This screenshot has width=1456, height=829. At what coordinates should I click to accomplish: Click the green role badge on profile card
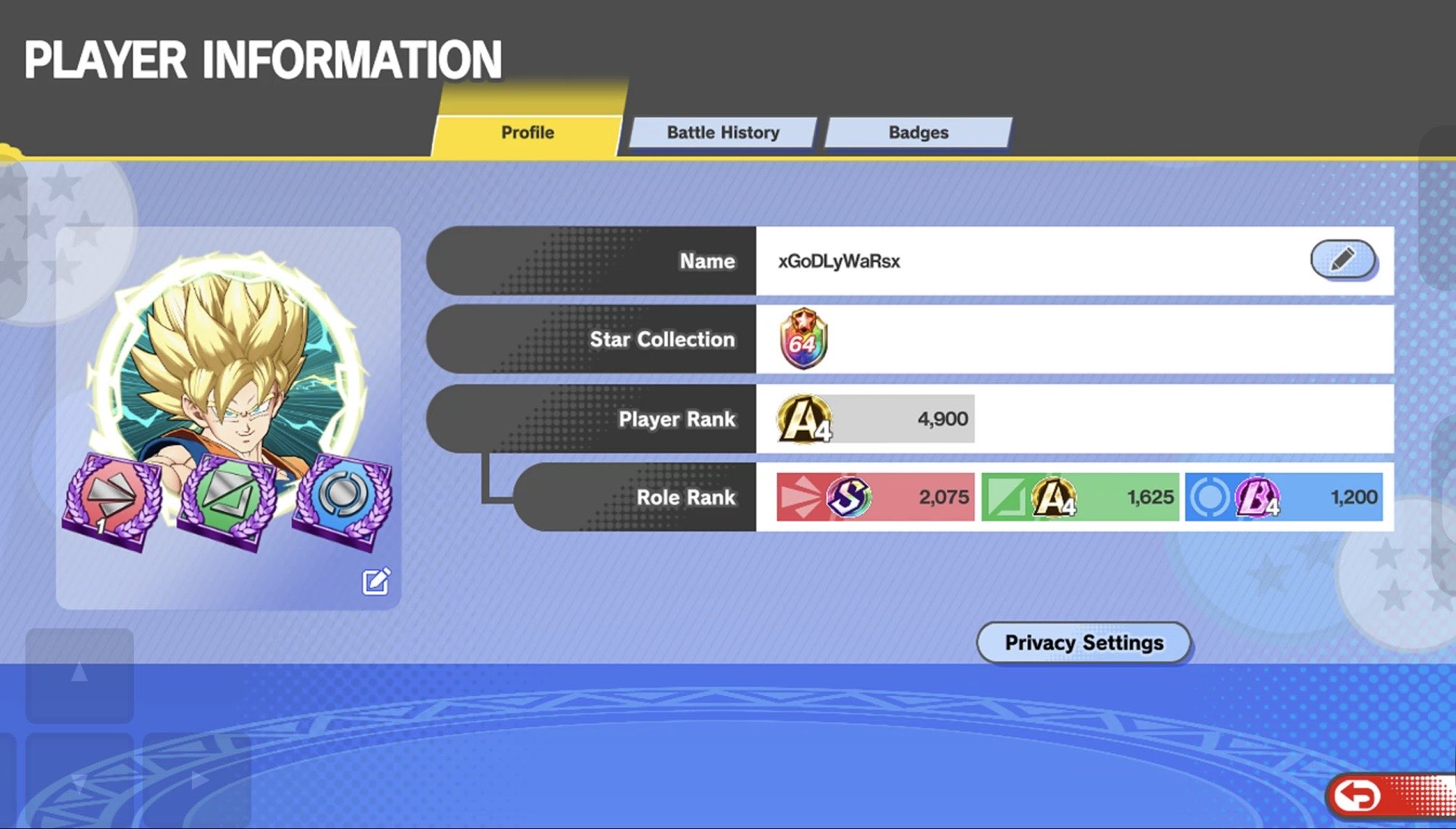[x=228, y=501]
